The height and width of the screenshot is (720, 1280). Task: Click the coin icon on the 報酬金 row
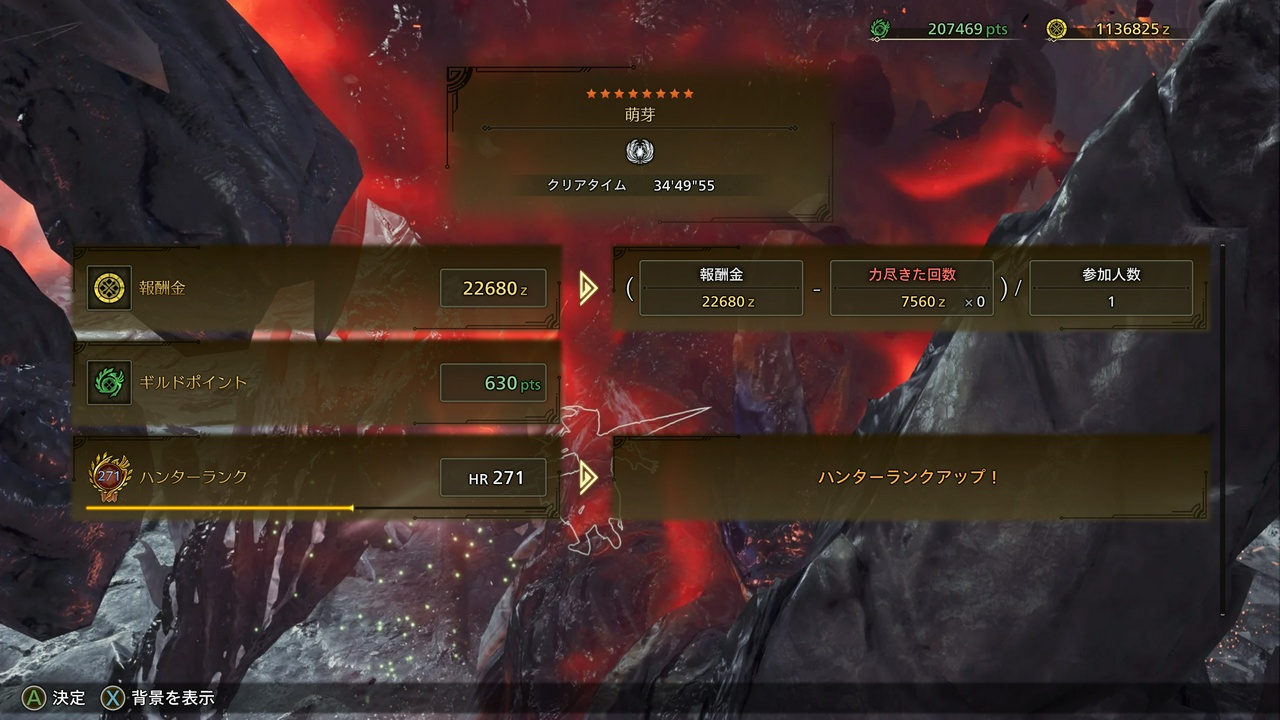click(109, 288)
